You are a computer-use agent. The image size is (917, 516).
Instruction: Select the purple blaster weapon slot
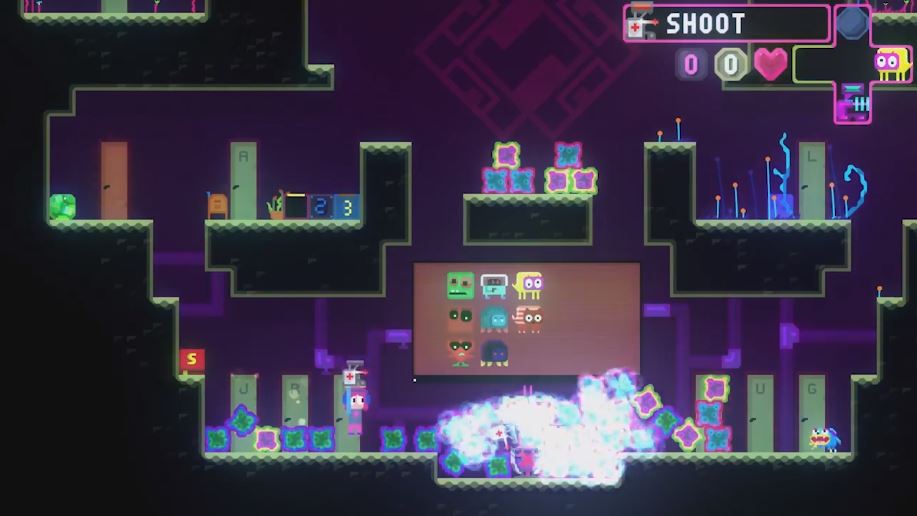point(853,101)
